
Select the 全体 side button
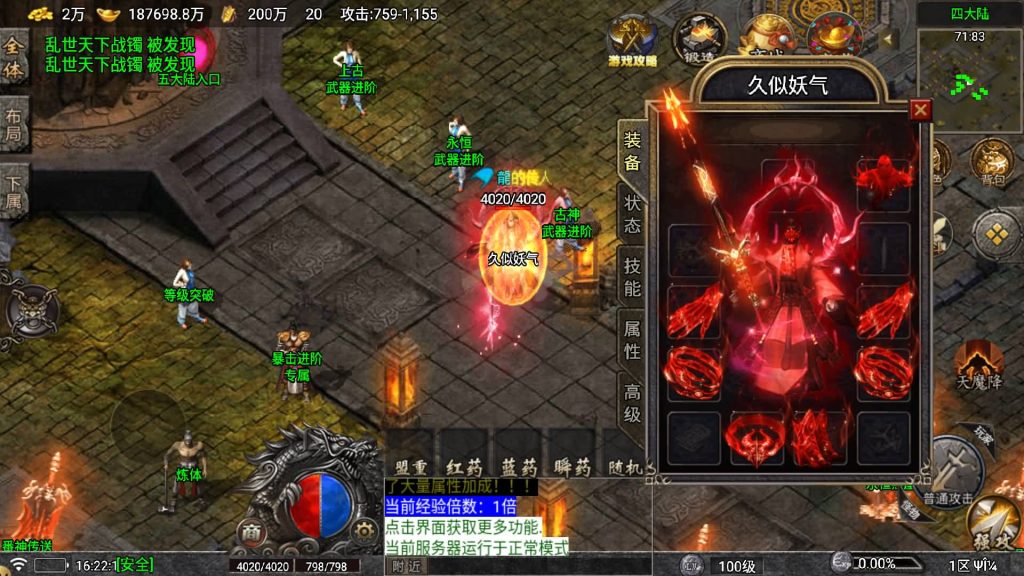tap(14, 59)
